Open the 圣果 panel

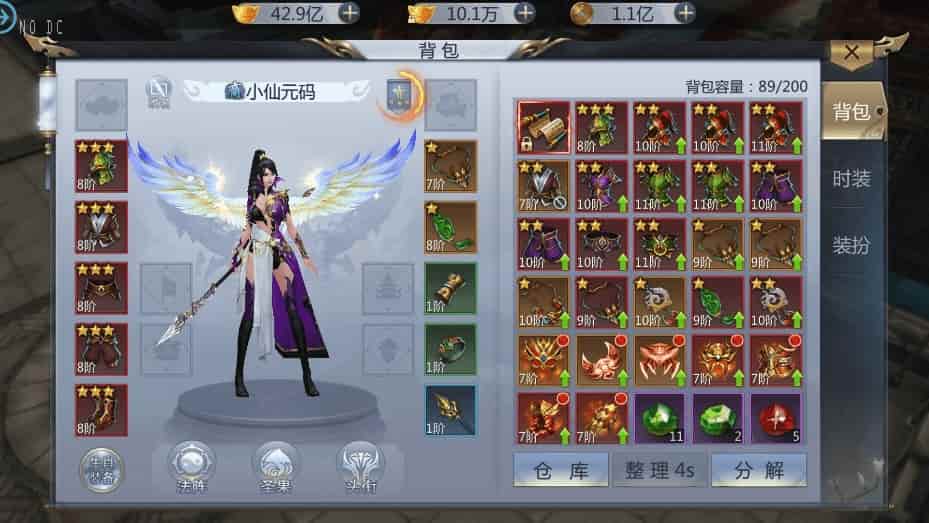(x=275, y=467)
